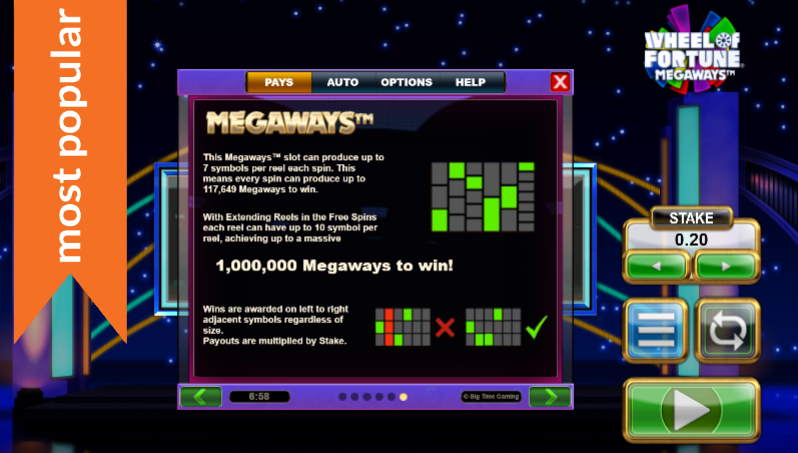Close the paytable window with red X

(x=560, y=82)
